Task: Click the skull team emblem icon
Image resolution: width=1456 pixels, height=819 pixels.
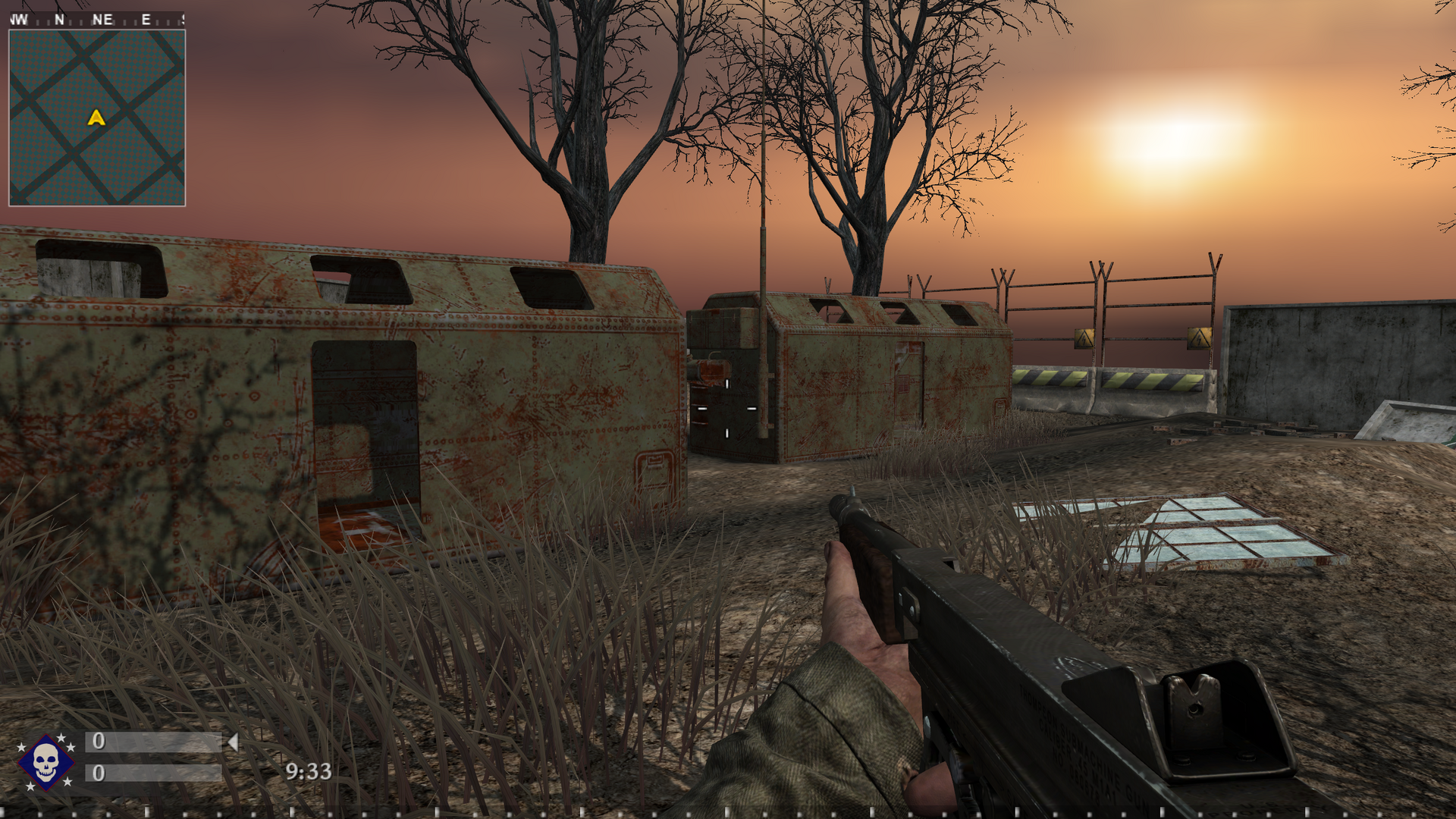Action: coord(45,761)
